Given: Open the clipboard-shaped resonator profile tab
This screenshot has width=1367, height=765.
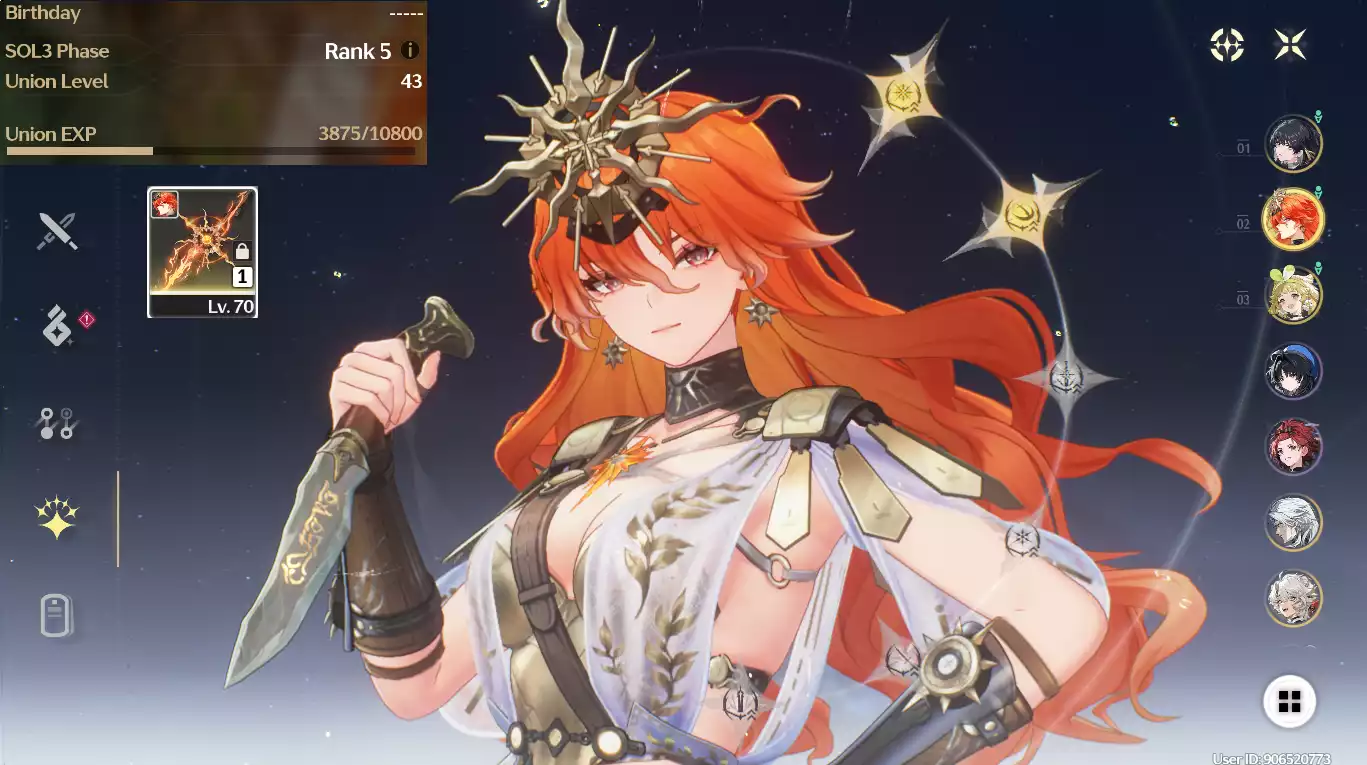Looking at the screenshot, I should (57, 614).
